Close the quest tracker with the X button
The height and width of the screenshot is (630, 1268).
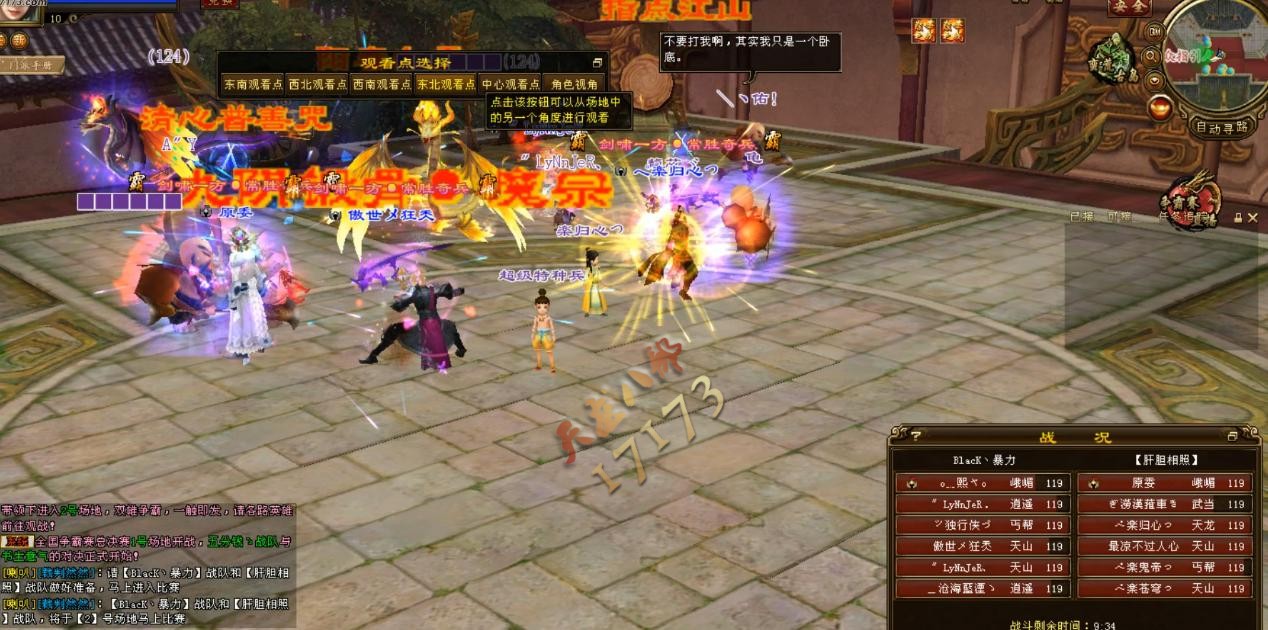point(1253,217)
